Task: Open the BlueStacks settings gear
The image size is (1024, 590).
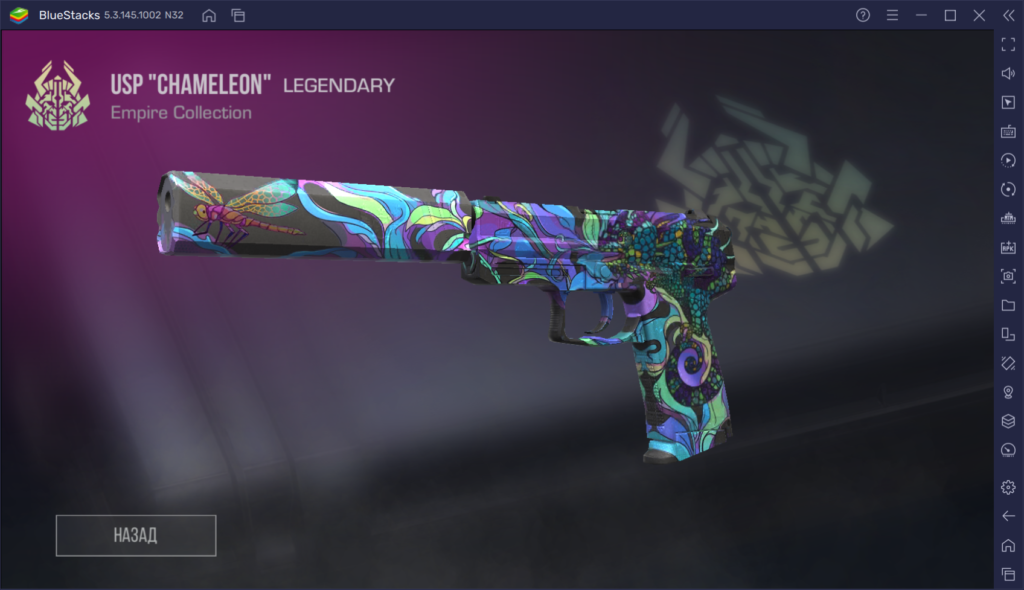Action: pos(1008,487)
